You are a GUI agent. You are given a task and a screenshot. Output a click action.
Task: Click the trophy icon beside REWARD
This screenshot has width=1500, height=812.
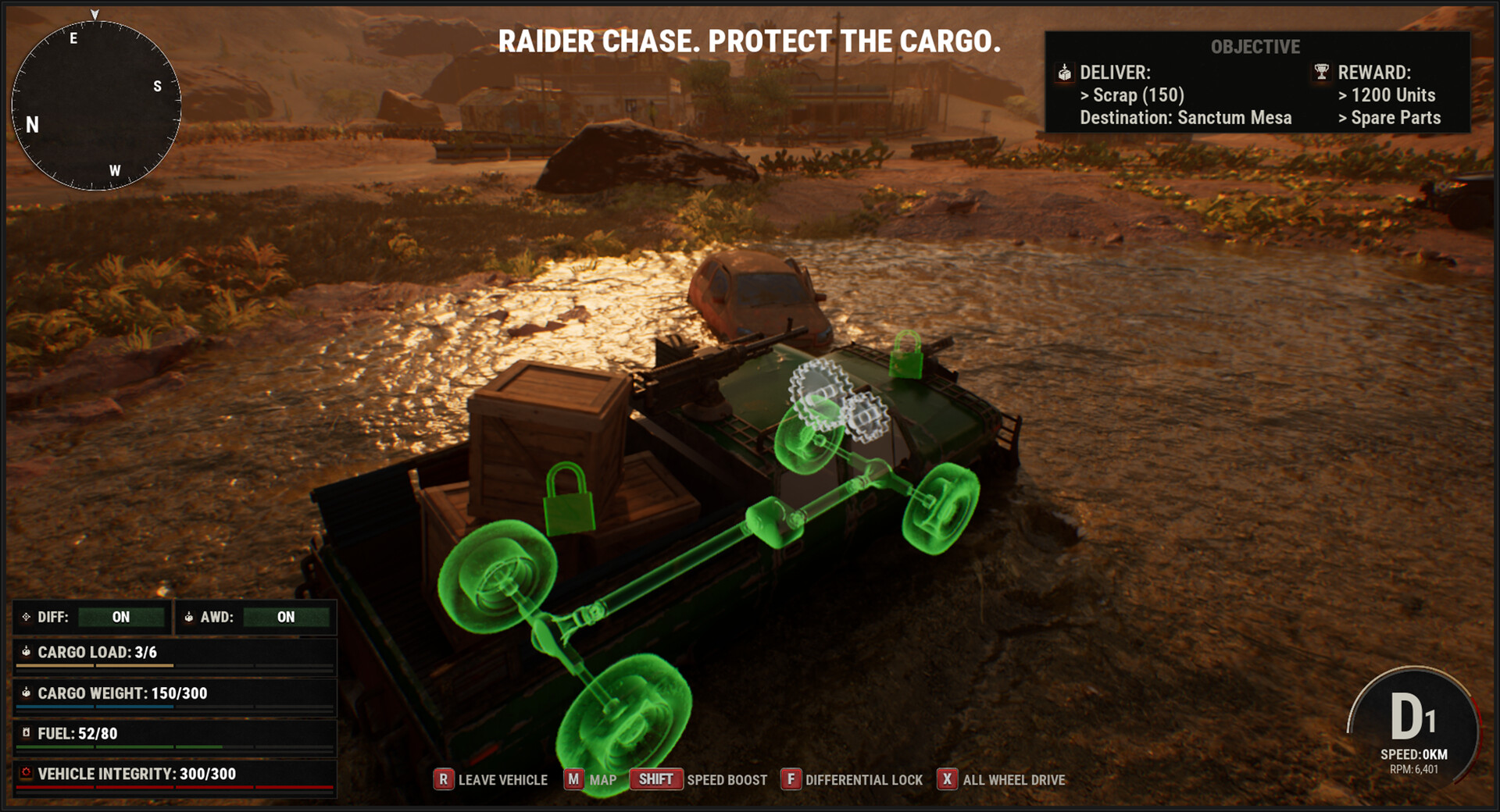(1322, 73)
